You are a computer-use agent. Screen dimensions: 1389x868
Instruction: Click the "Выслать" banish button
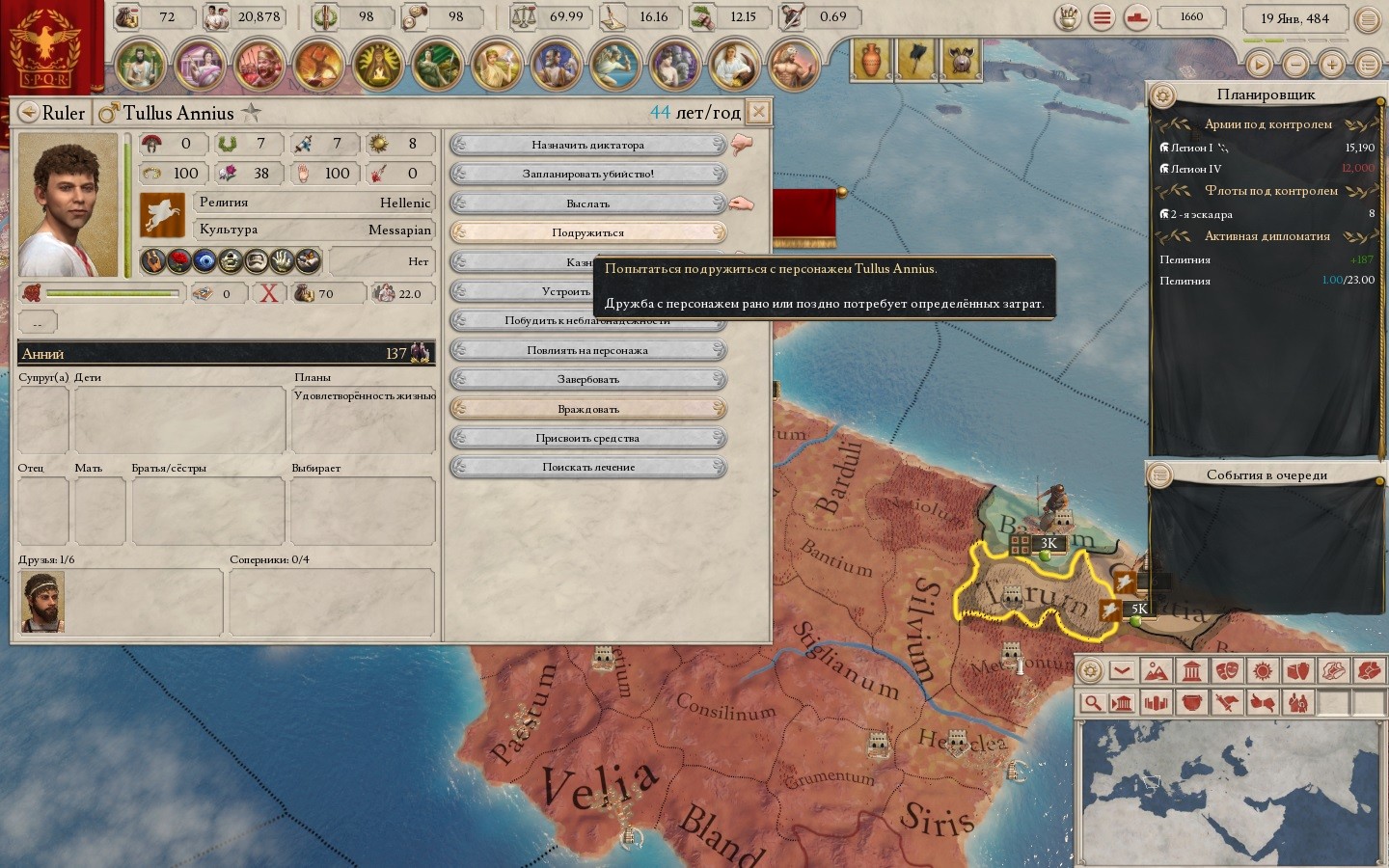588,203
